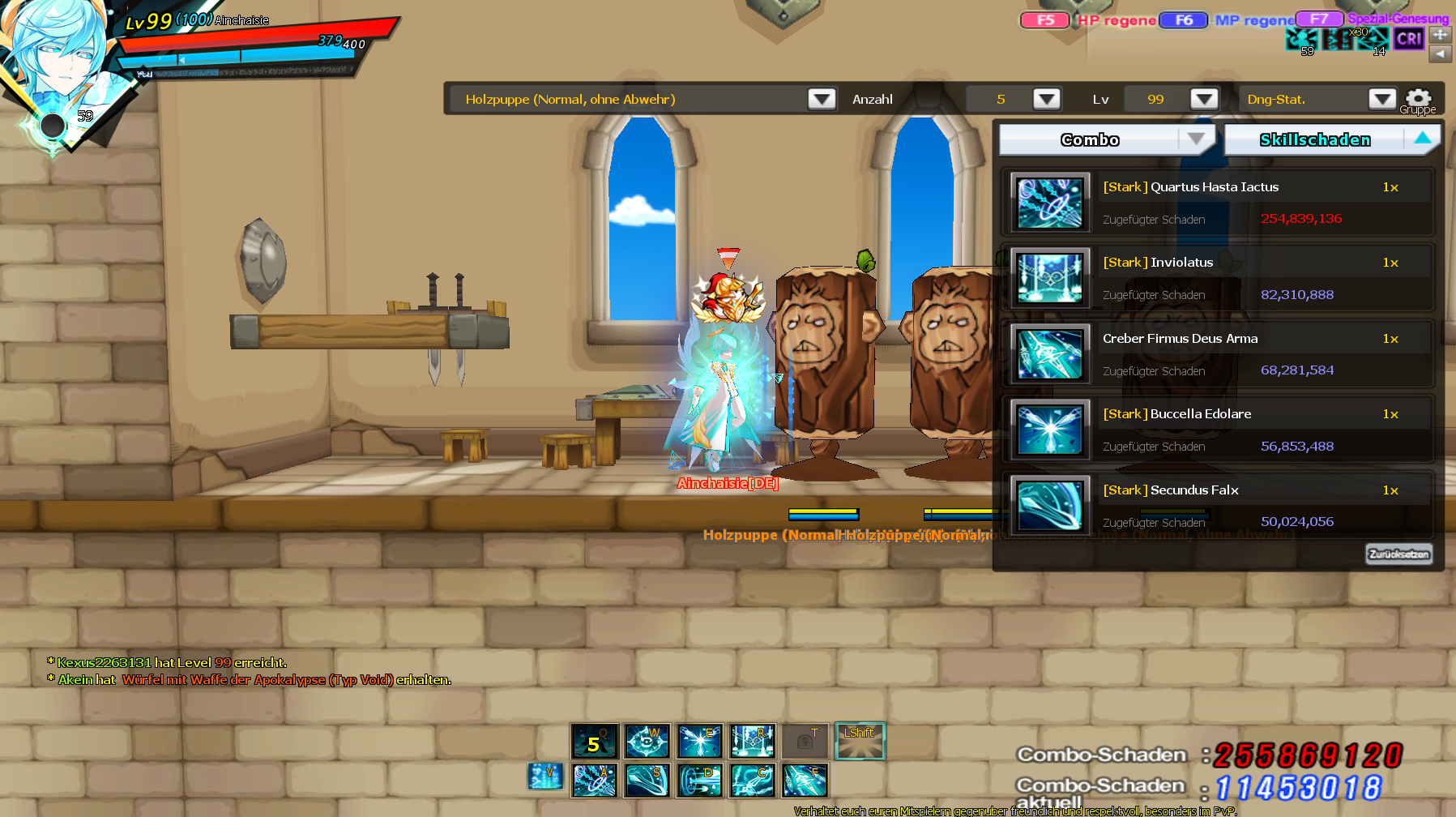Screen dimensions: 1456x817
Task: Expand the Dng-Stat. dropdown
Action: tap(1381, 99)
